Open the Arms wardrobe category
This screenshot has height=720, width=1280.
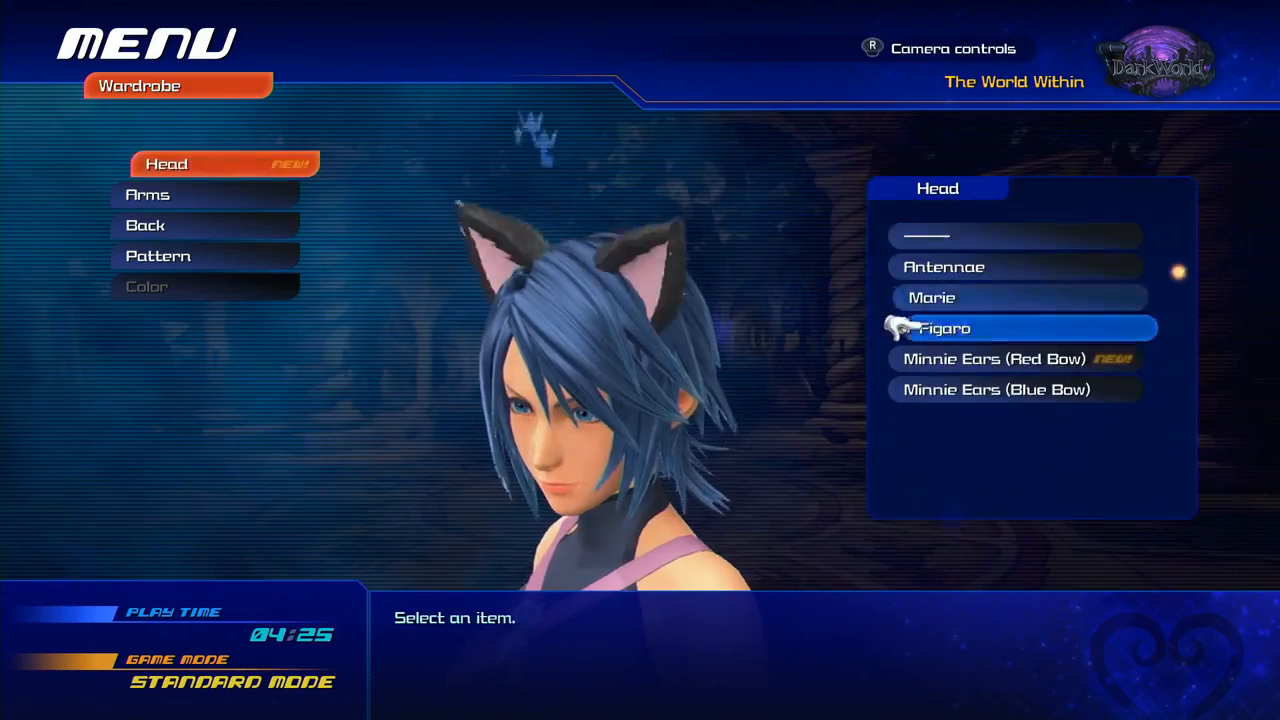[205, 195]
